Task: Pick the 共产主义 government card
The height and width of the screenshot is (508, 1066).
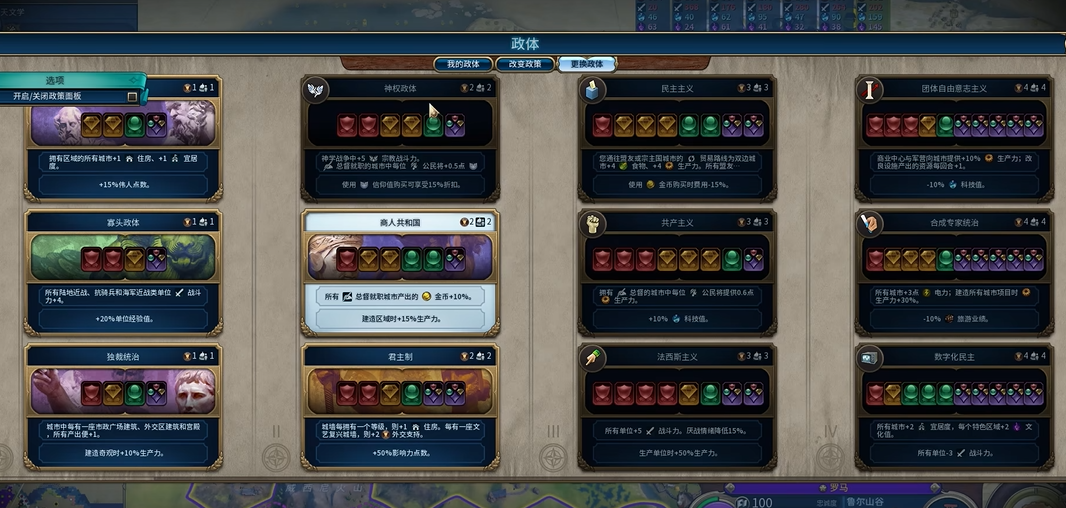Action: click(677, 272)
